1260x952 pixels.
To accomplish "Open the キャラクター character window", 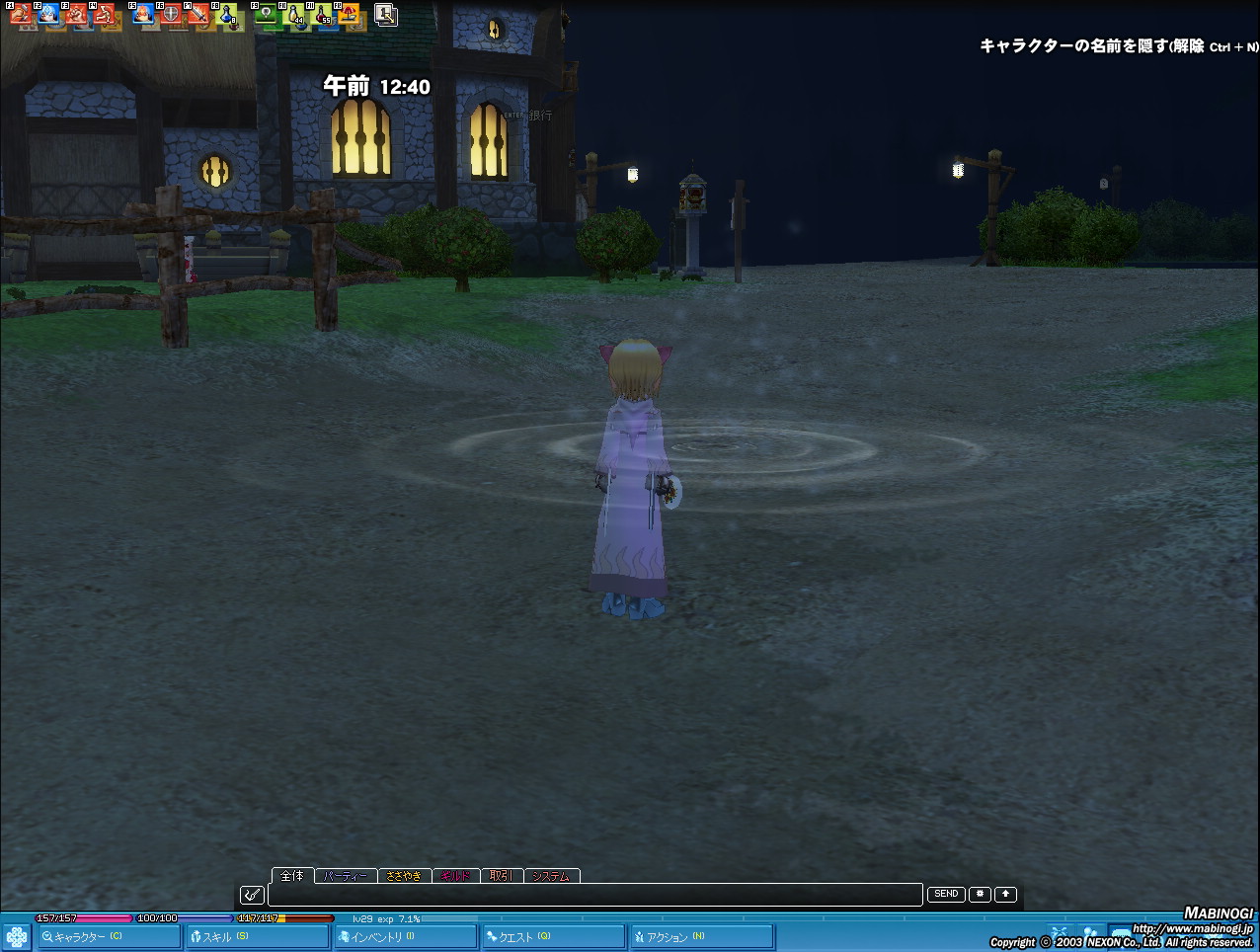I will point(109,936).
